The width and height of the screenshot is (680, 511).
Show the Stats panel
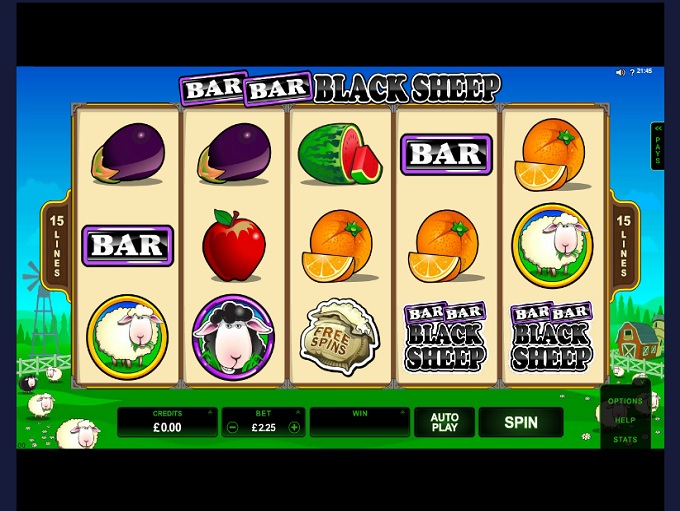coord(625,439)
